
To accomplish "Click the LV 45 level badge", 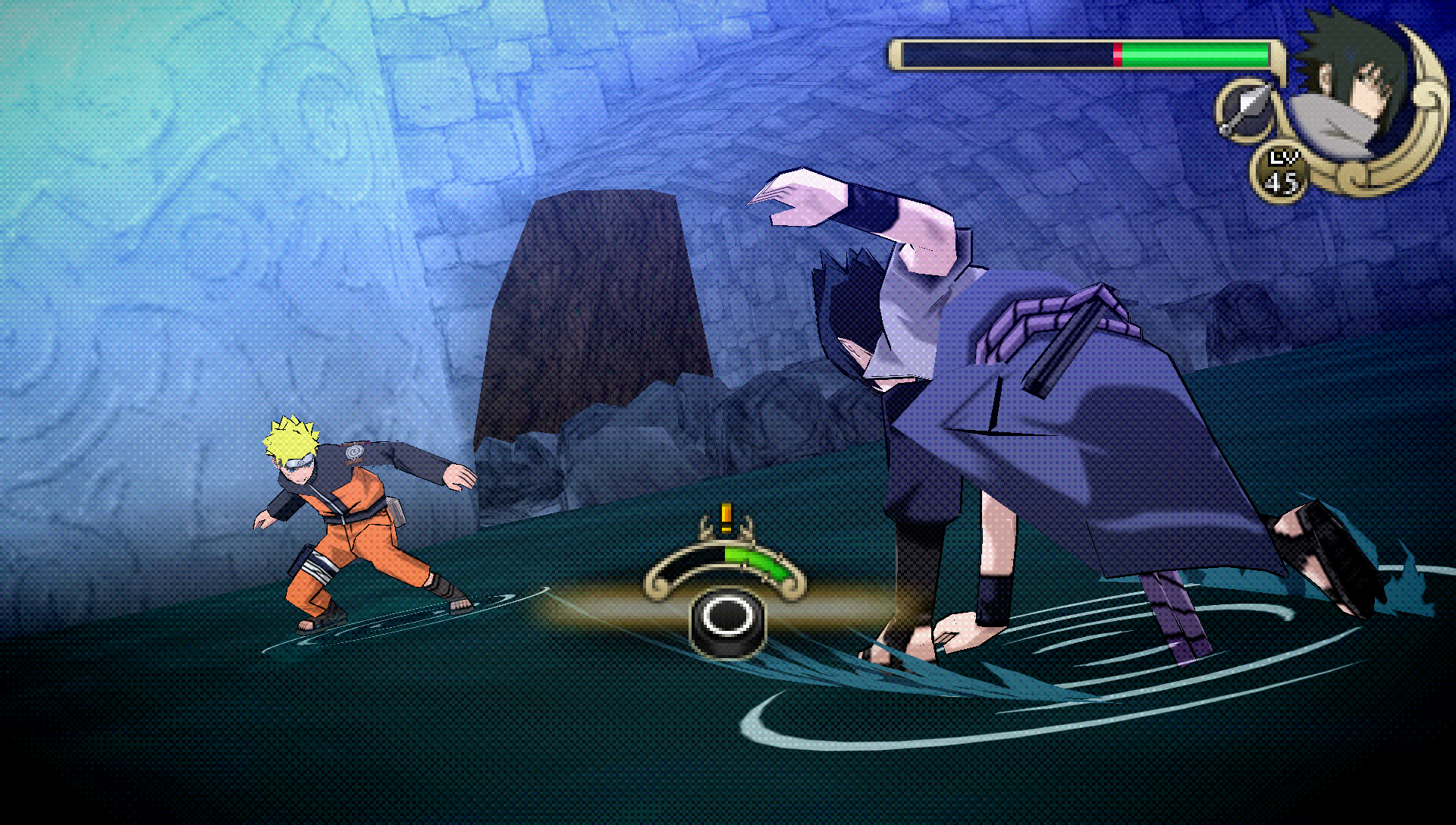I will click(x=1281, y=168).
